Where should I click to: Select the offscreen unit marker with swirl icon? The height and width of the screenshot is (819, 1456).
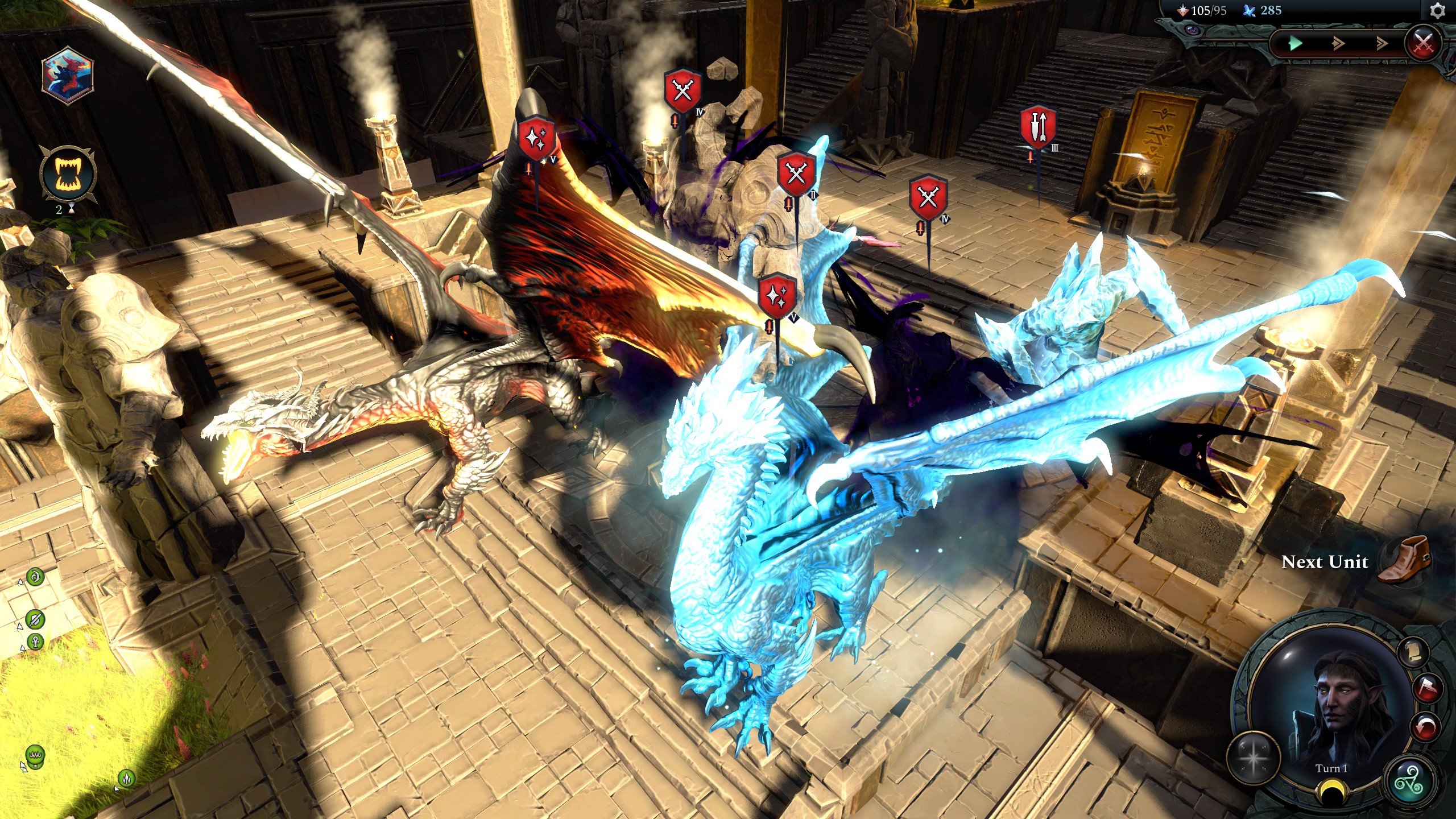(35, 577)
